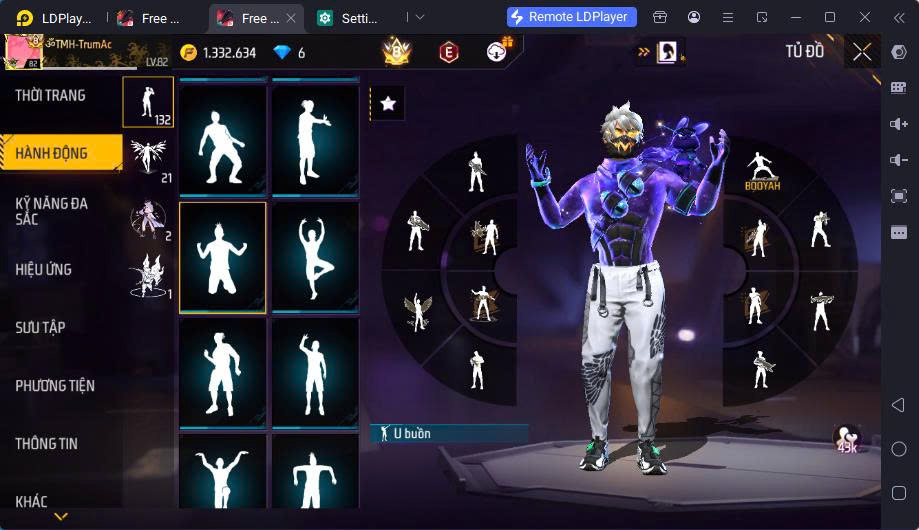The image size is (919, 530).
Task: Open the Hiệu Ứng category
Action: click(43, 270)
